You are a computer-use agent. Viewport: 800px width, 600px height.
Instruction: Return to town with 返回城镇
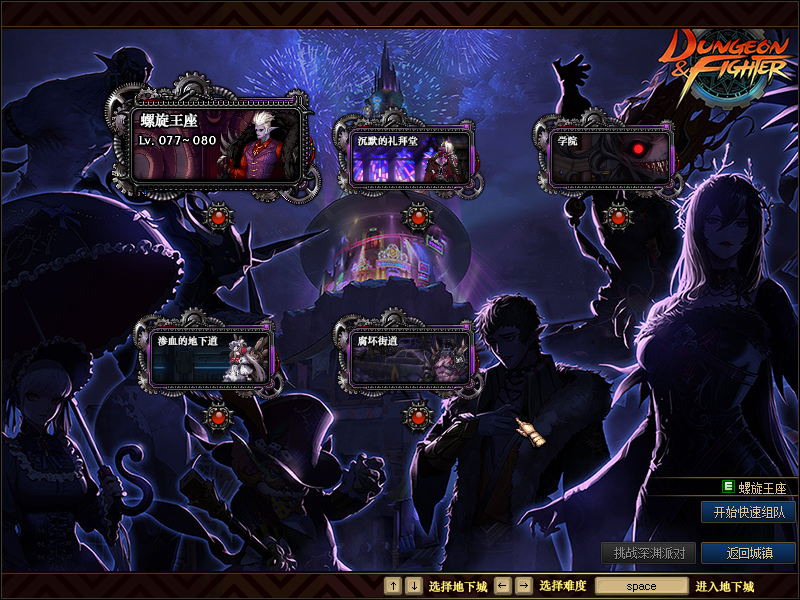748,553
